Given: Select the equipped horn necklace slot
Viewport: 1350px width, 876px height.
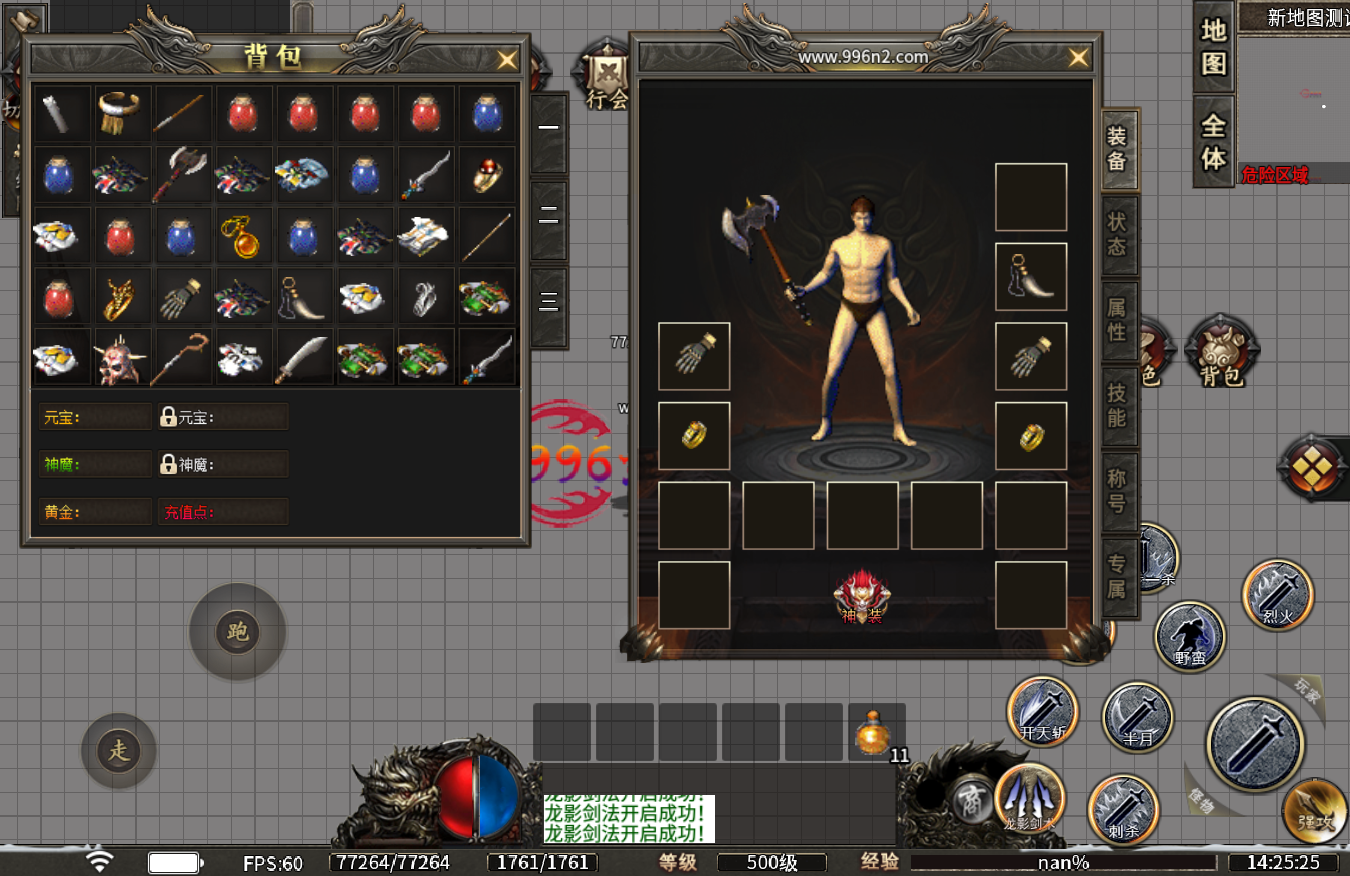Looking at the screenshot, I should pos(1031,277).
